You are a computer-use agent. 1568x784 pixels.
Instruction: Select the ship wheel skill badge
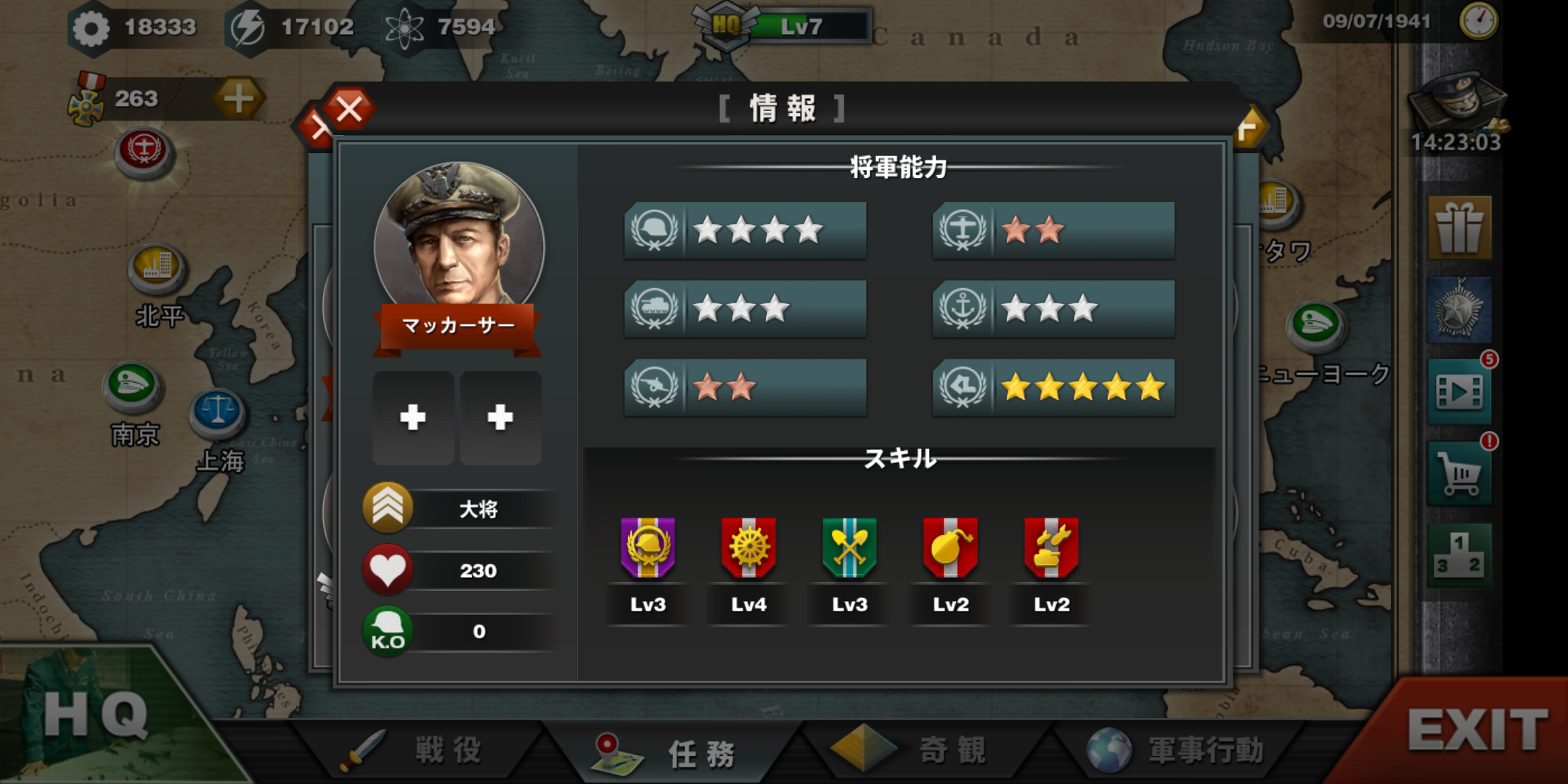coord(748,549)
